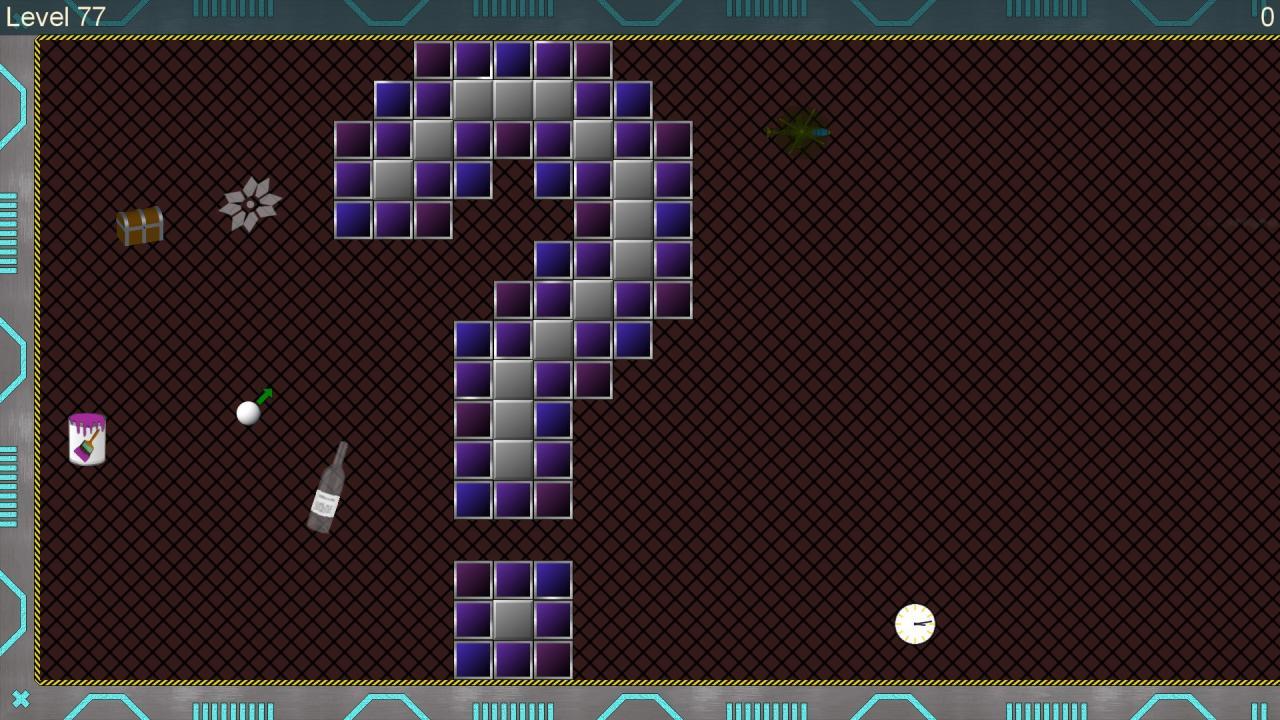This screenshot has height=720, width=1280.
Task: Expand the top row of the question mark
Action: (x=514, y=58)
